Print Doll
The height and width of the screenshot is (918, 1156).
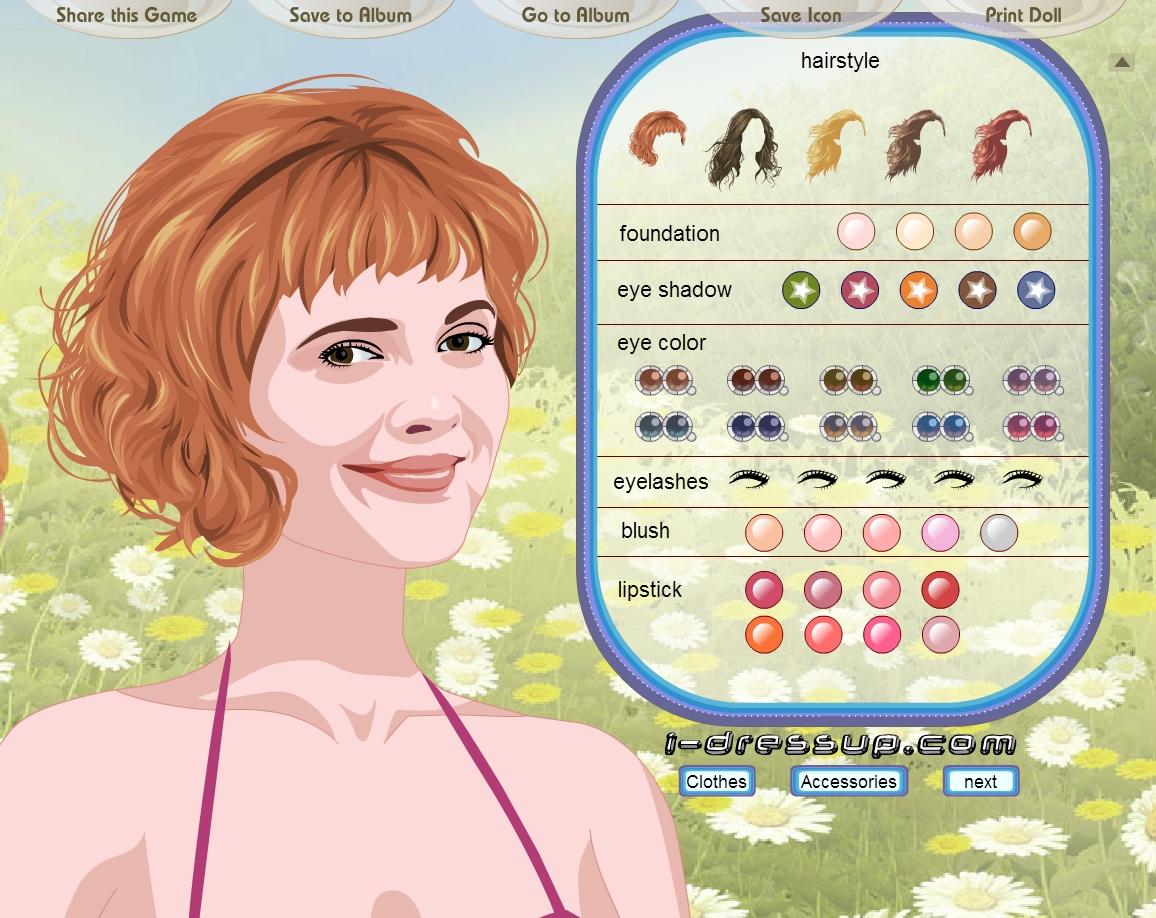click(x=1023, y=15)
